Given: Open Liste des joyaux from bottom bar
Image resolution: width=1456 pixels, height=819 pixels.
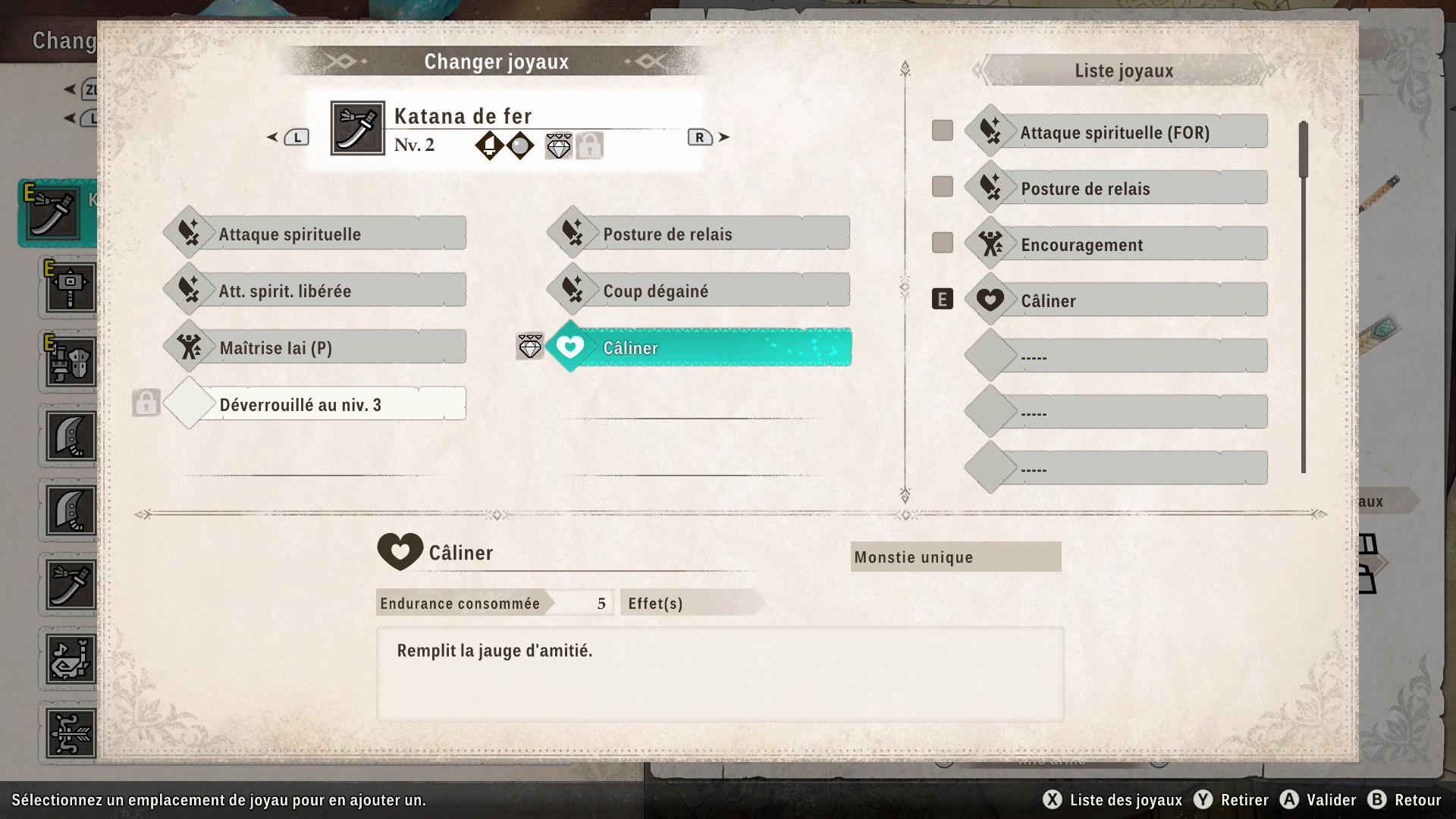Looking at the screenshot, I should click(1113, 800).
